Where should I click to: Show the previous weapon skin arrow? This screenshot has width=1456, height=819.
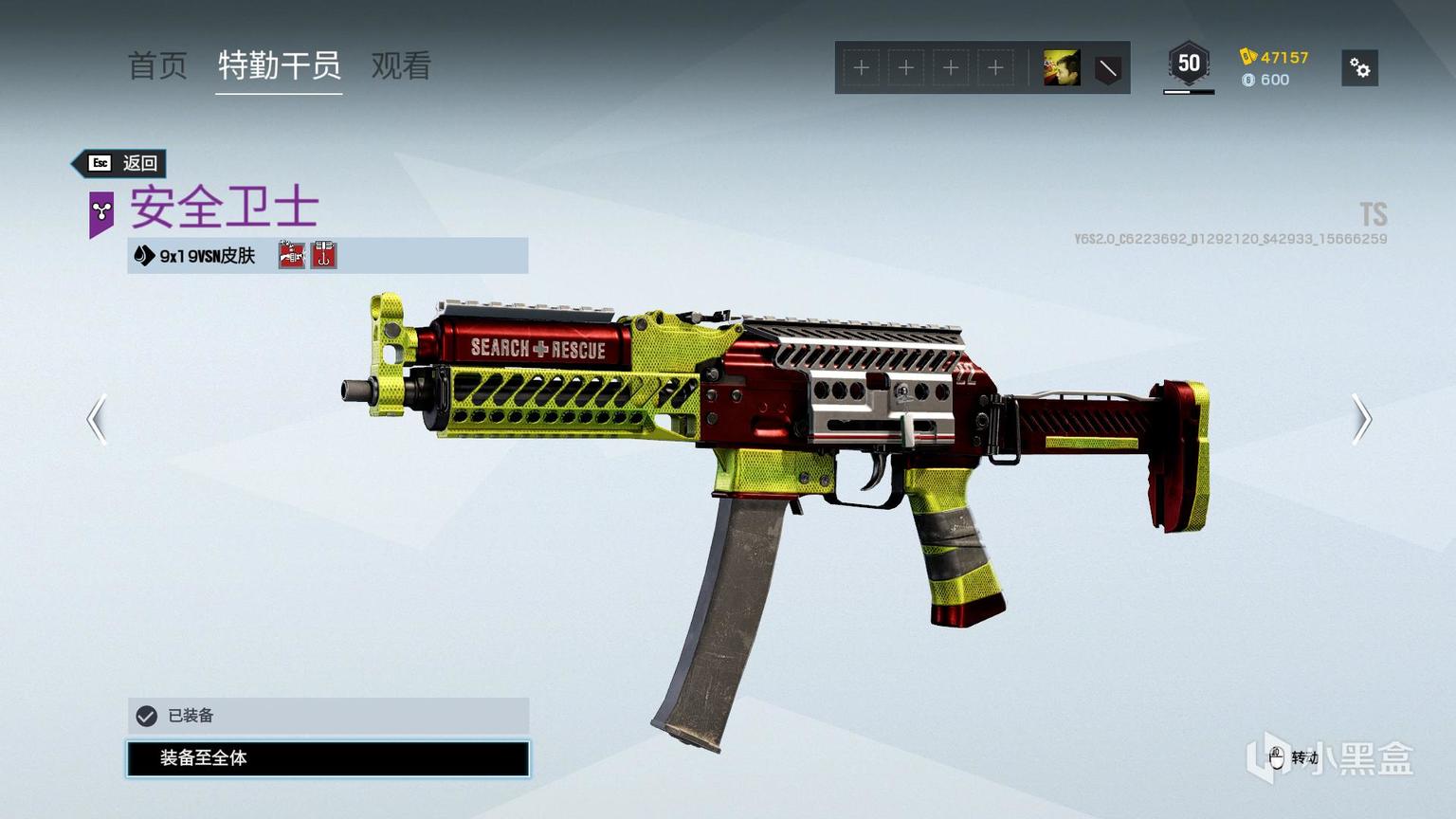[x=97, y=419]
